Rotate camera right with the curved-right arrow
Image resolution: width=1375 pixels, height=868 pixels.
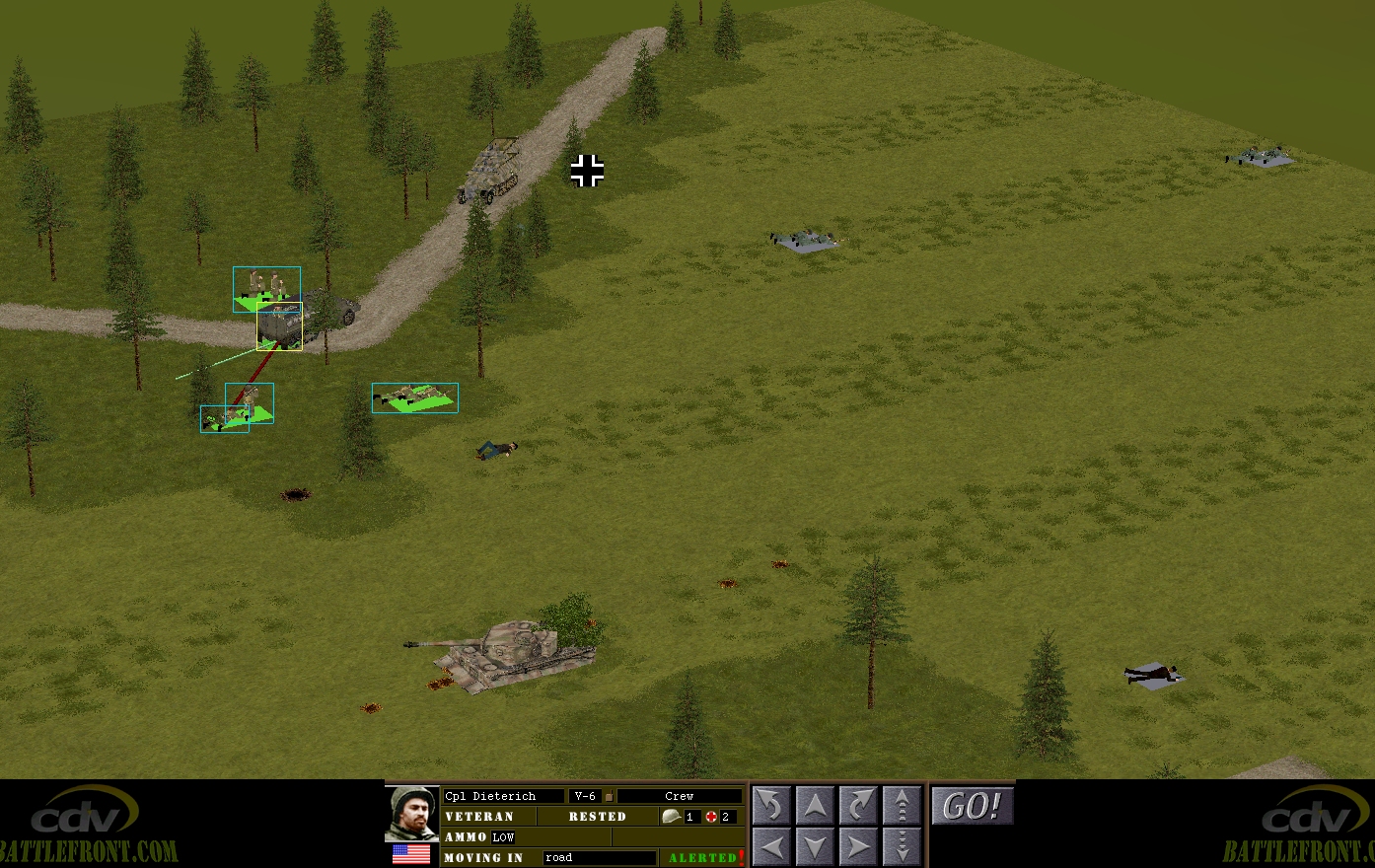click(858, 806)
